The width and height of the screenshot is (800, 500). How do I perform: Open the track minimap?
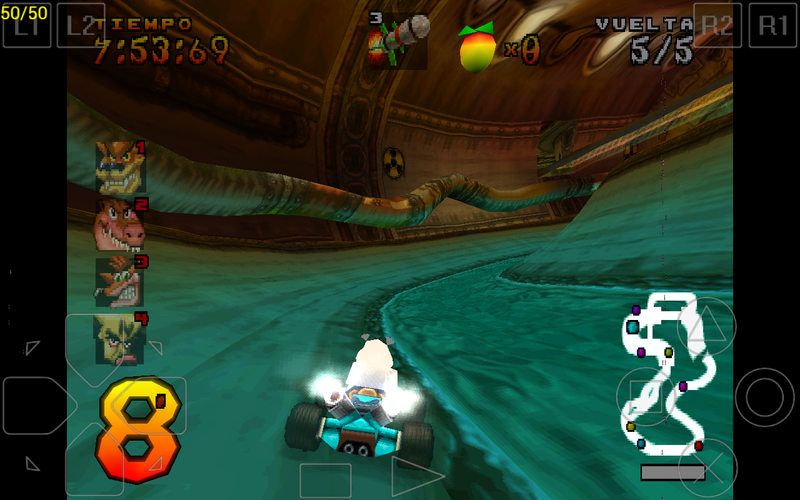tap(663, 373)
